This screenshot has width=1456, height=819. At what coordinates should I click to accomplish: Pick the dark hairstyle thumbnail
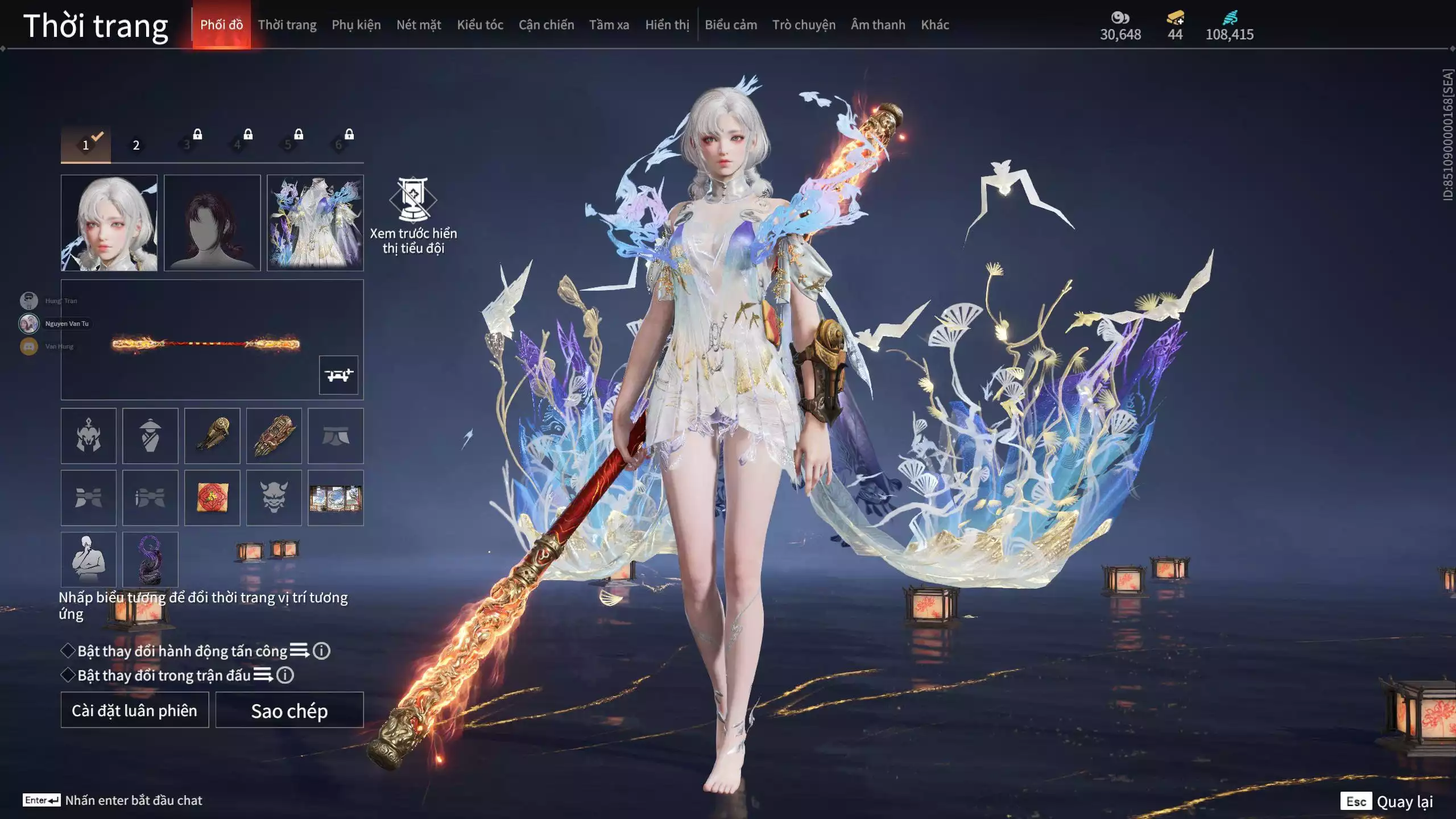[x=212, y=223]
